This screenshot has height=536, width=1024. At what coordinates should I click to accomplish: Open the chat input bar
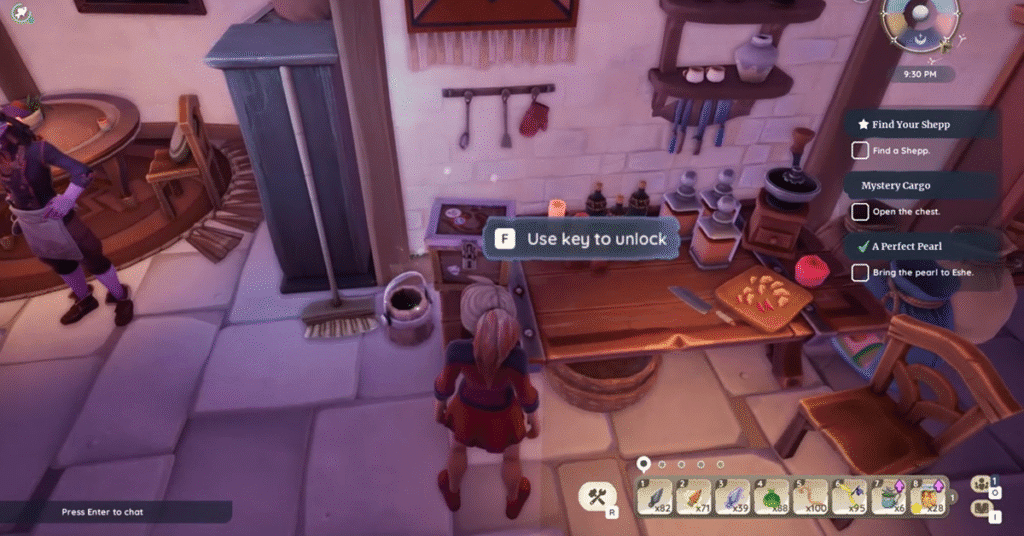coord(115,512)
